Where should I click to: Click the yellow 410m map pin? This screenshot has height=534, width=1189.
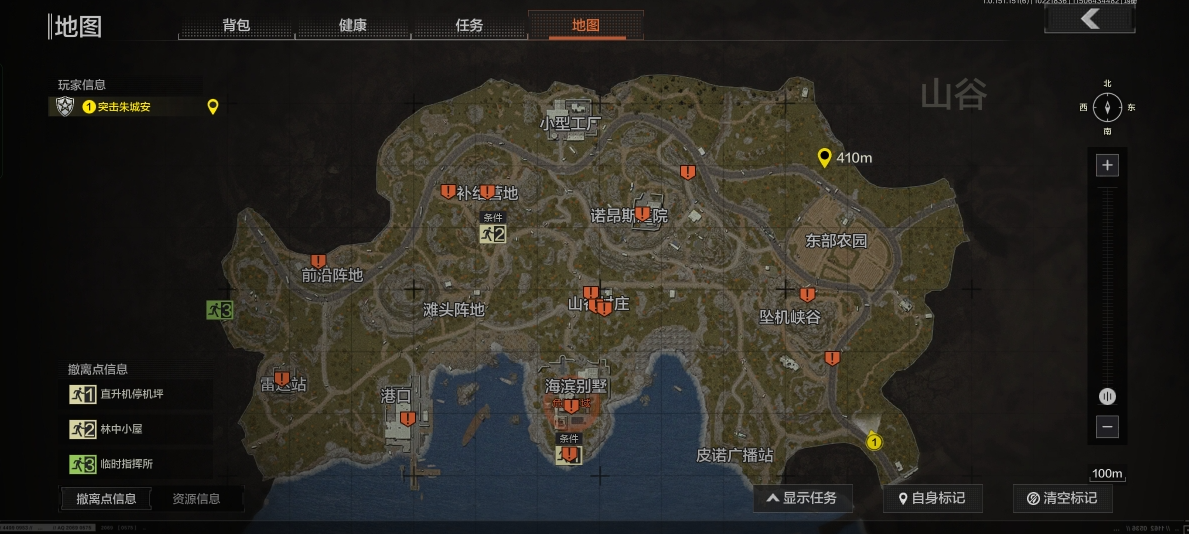(824, 157)
